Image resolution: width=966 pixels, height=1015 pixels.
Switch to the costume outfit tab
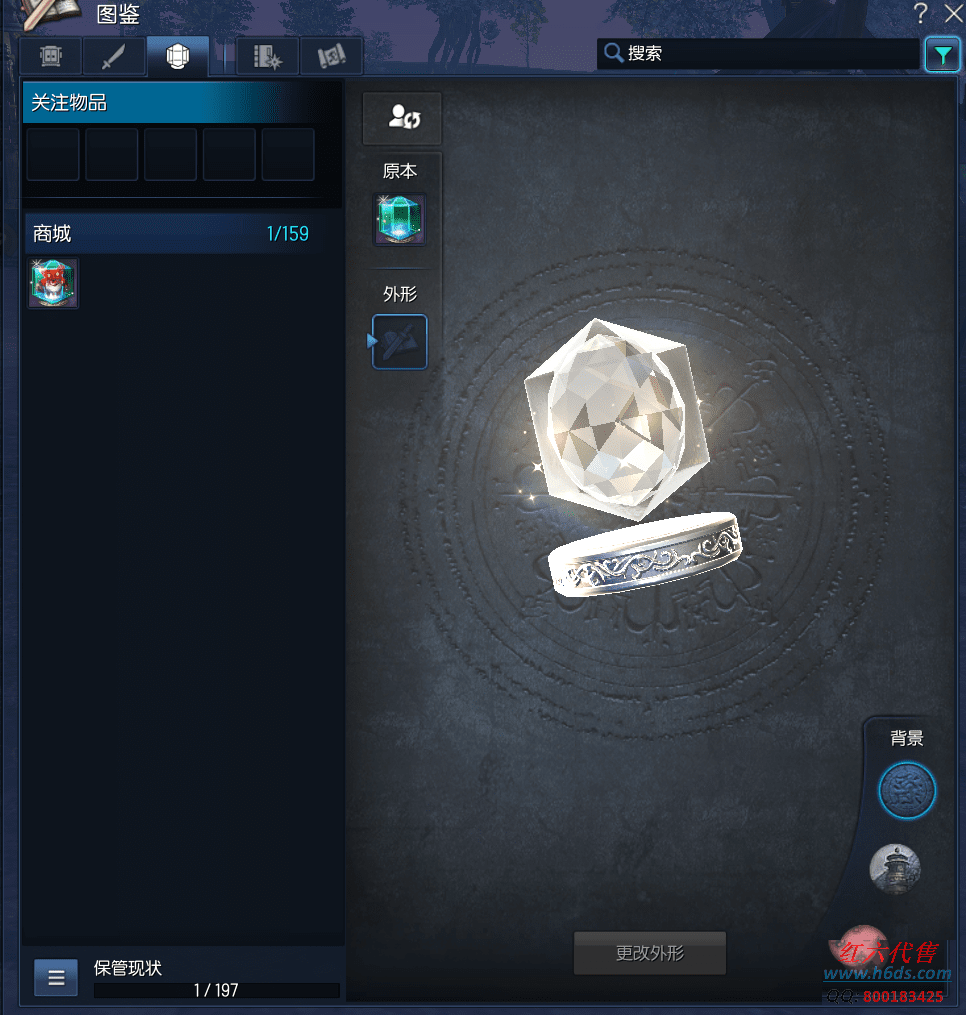point(52,57)
